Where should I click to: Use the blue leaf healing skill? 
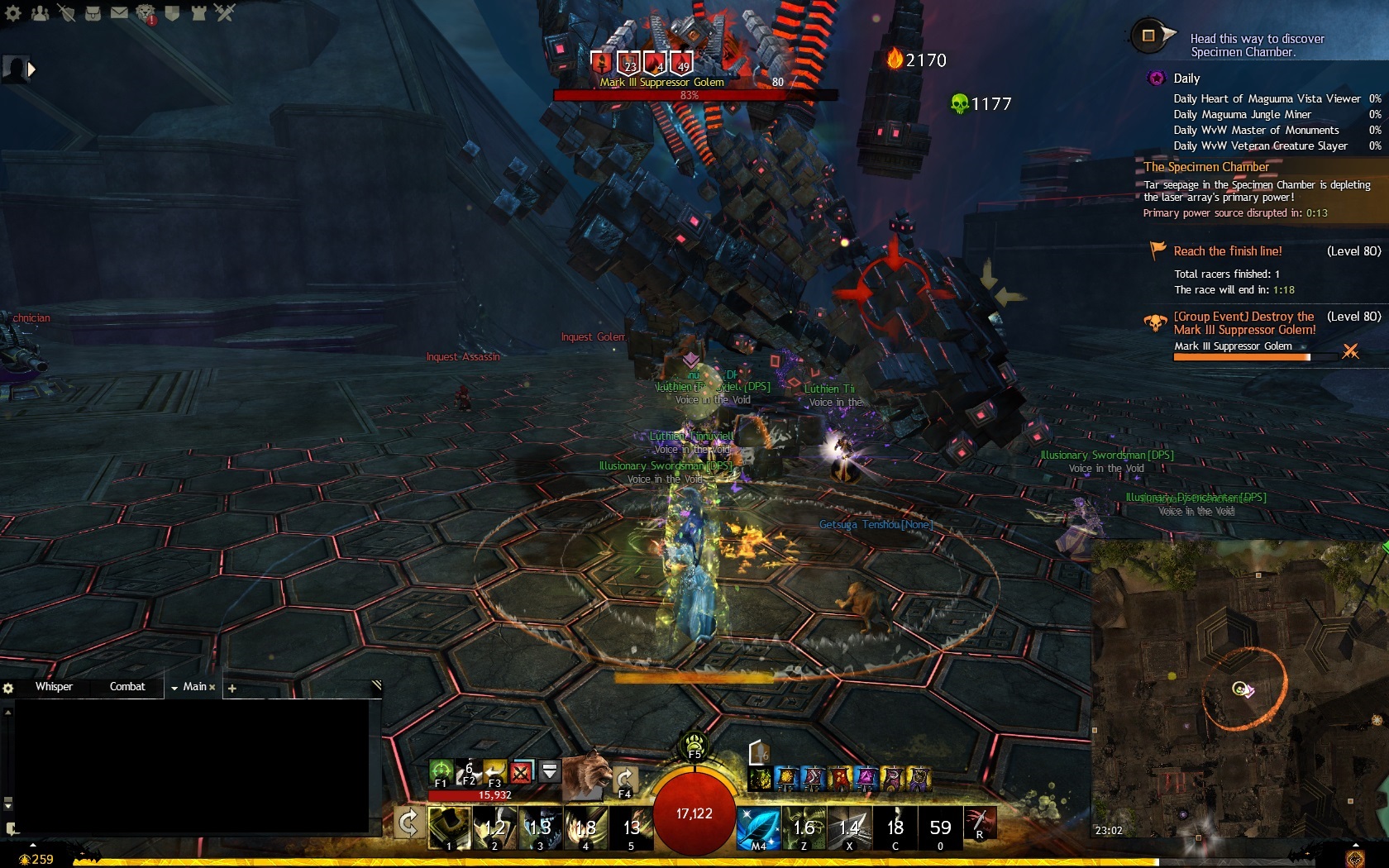(x=757, y=827)
